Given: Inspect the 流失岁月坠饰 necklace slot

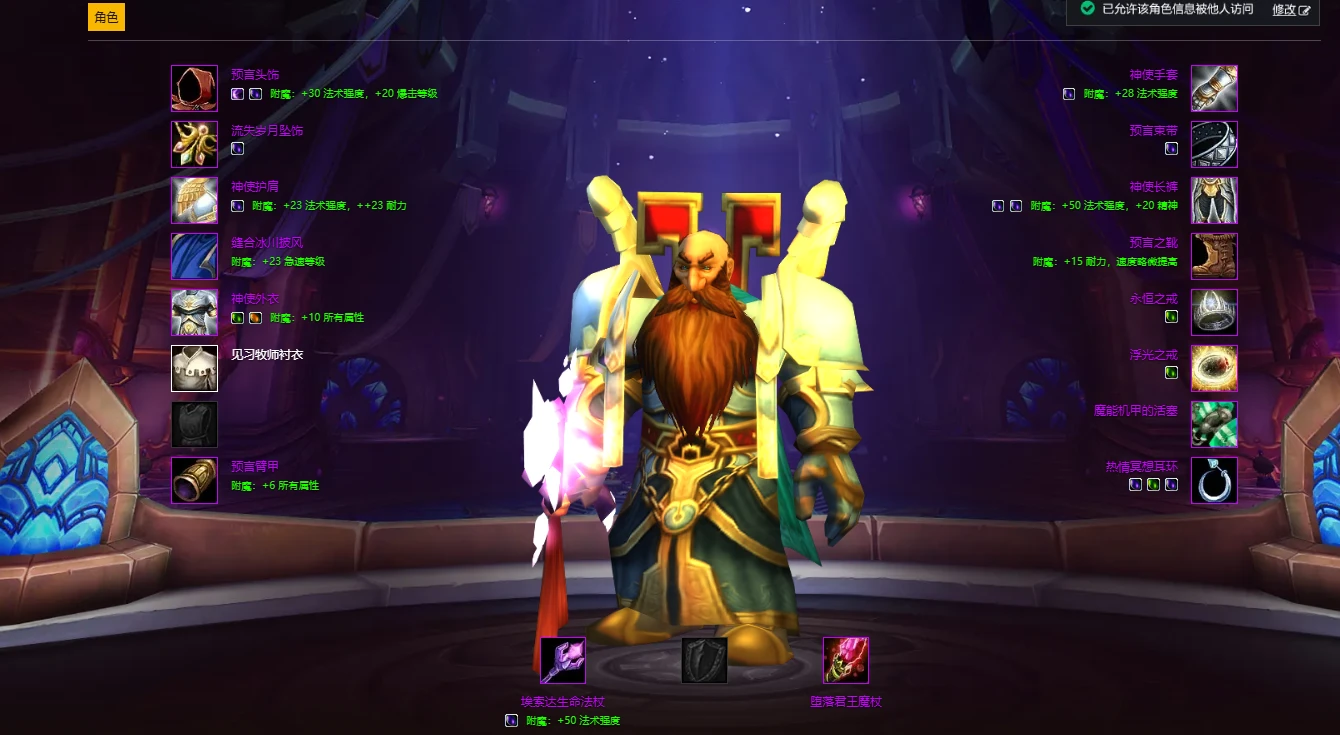Looking at the screenshot, I should tap(194, 144).
